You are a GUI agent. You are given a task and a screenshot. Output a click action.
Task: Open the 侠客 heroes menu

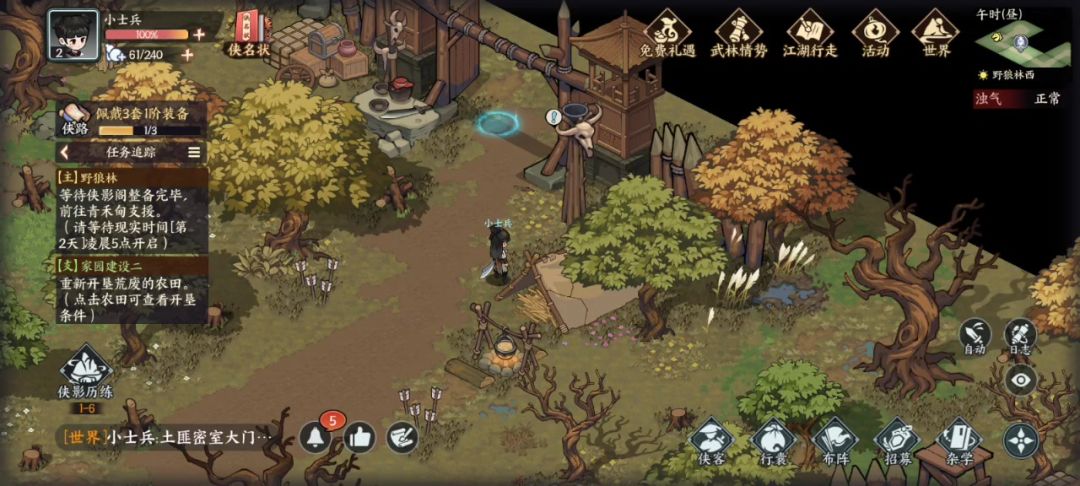click(x=712, y=442)
